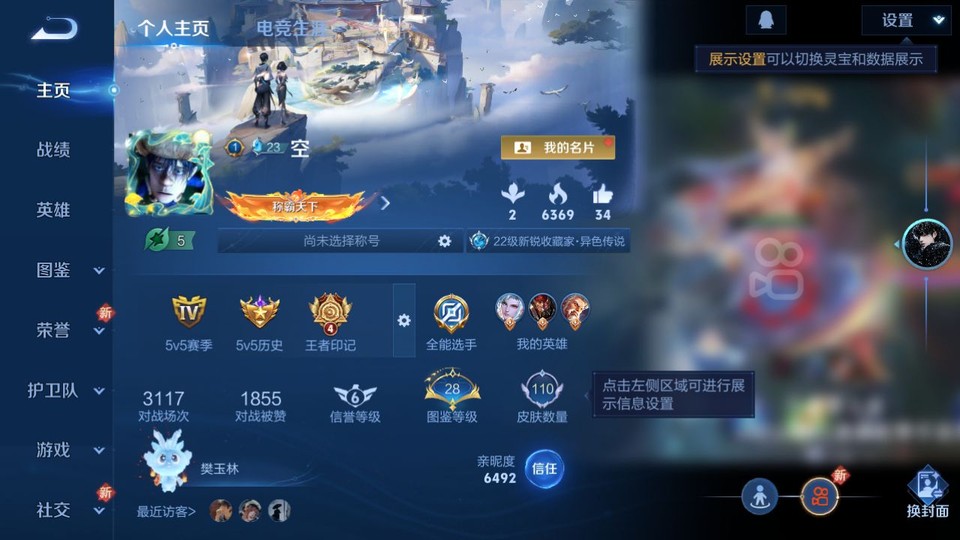The width and height of the screenshot is (960, 540).
Task: Click the notification bell icon
Action: [765, 20]
